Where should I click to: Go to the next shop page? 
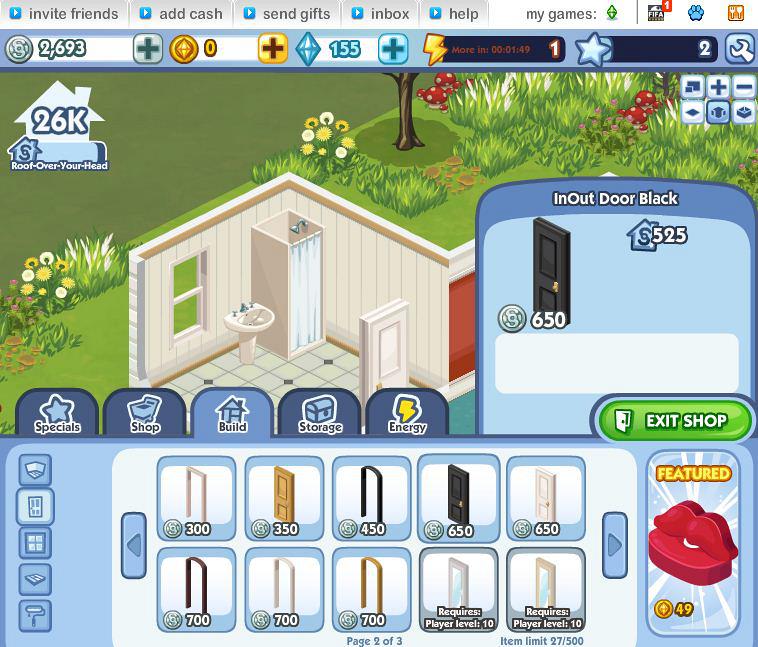point(614,545)
